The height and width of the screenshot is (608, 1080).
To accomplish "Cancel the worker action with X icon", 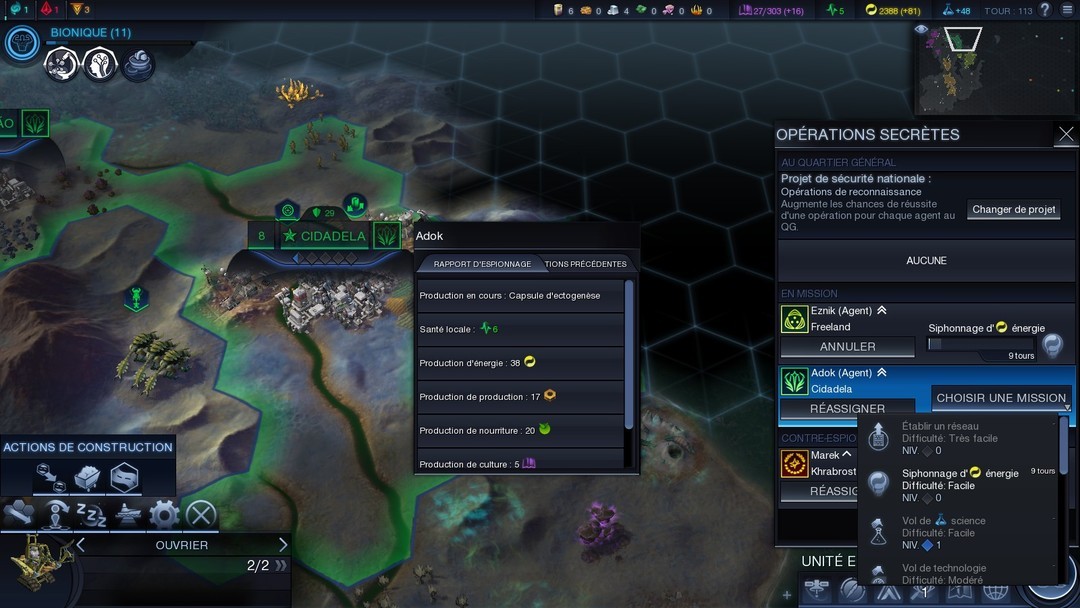I will pos(201,515).
